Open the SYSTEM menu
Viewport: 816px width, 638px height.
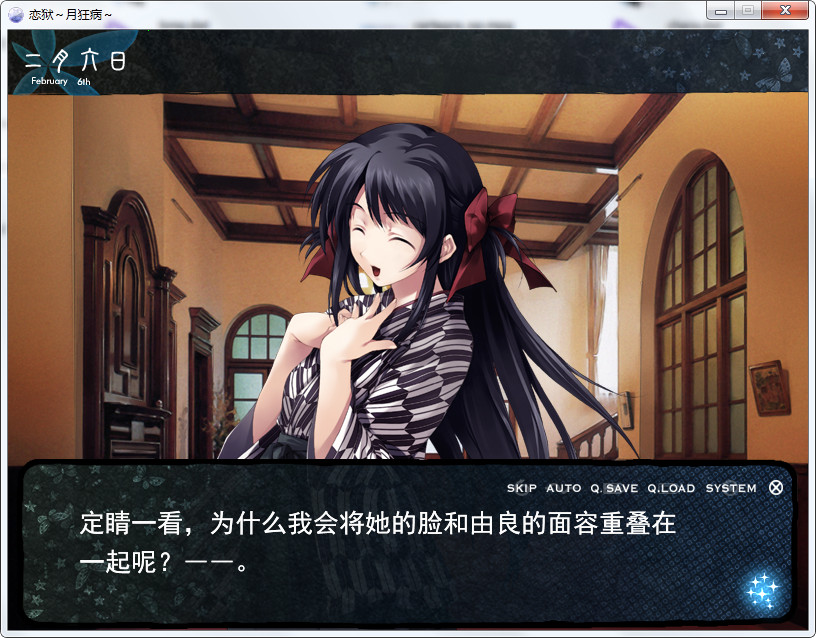point(731,489)
